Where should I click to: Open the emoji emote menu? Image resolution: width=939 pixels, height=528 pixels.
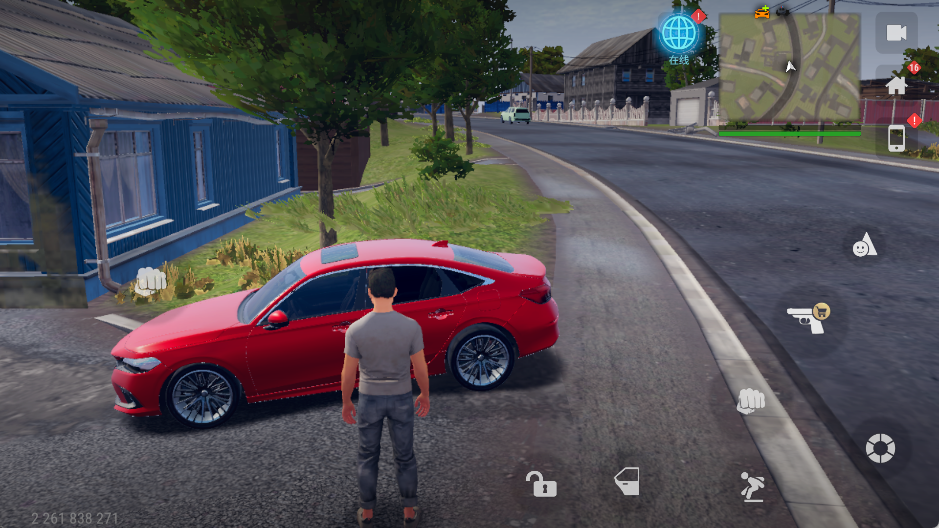pos(863,245)
